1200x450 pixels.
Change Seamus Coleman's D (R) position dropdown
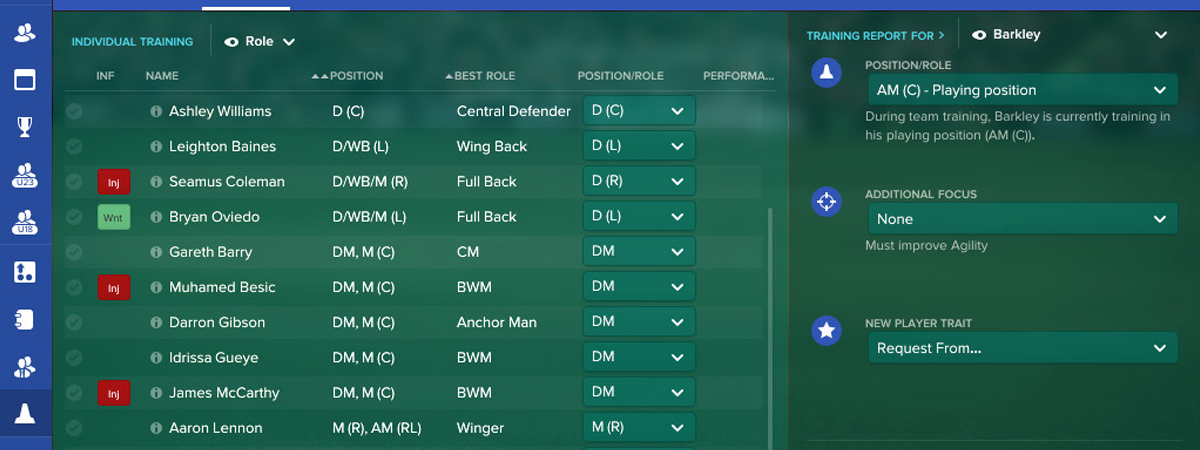click(x=638, y=181)
